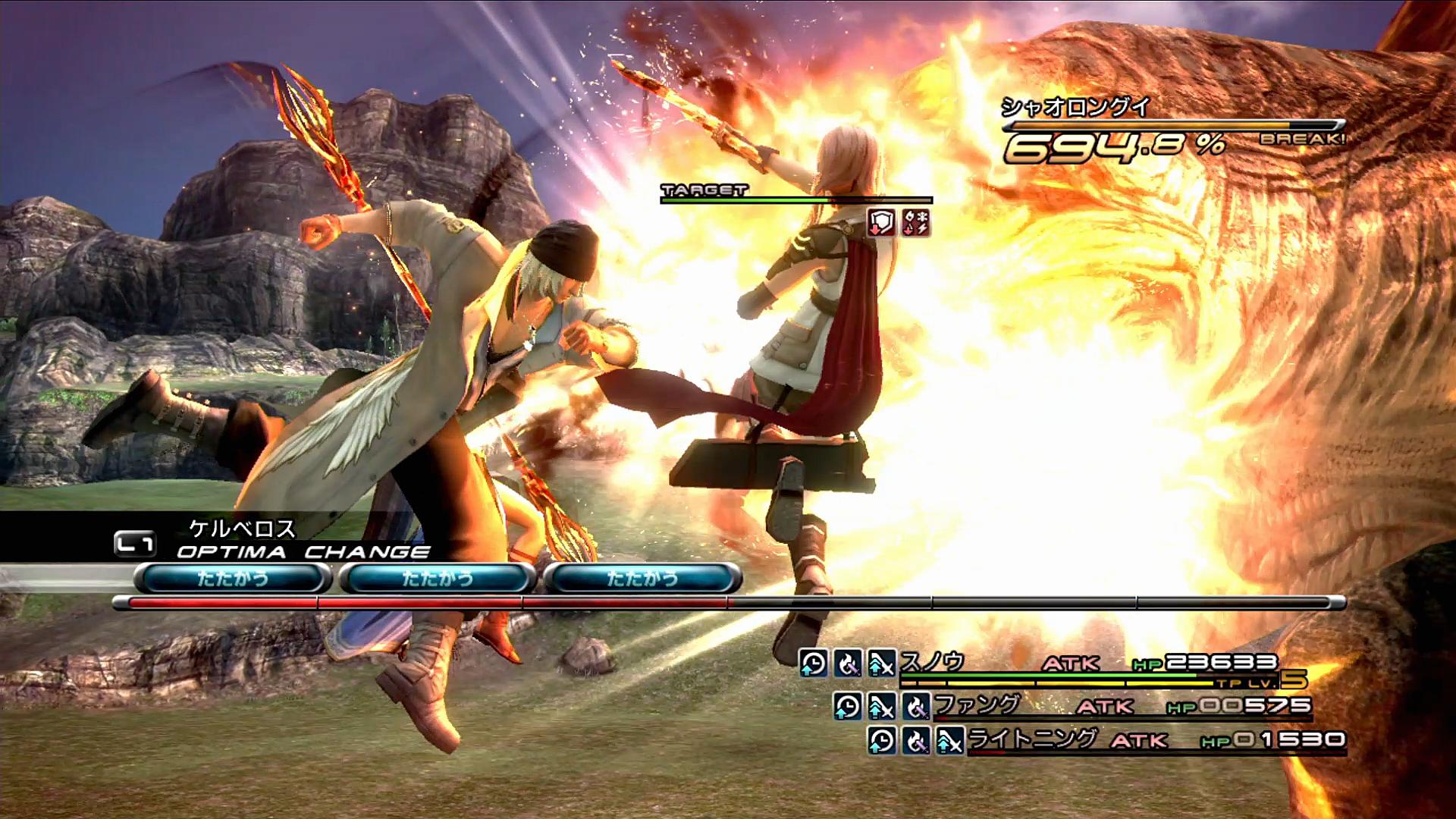1456x819 pixels.
Task: Select the enemy name シャオロングイ
Action: click(x=1075, y=107)
